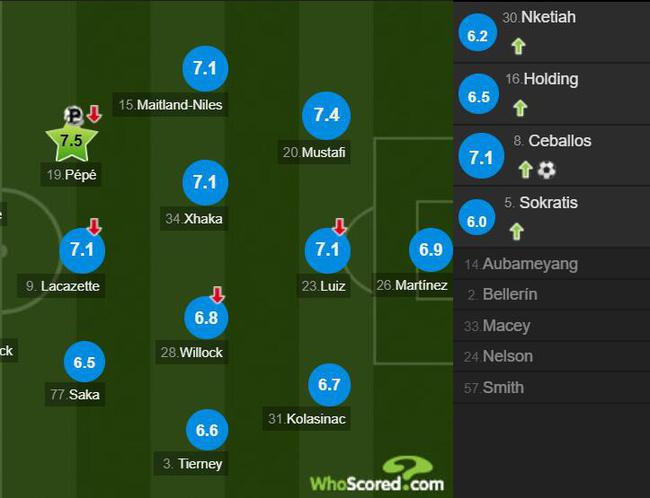
Task: Choose Tierney's 6.6 rating bubble
Action: pos(206,430)
